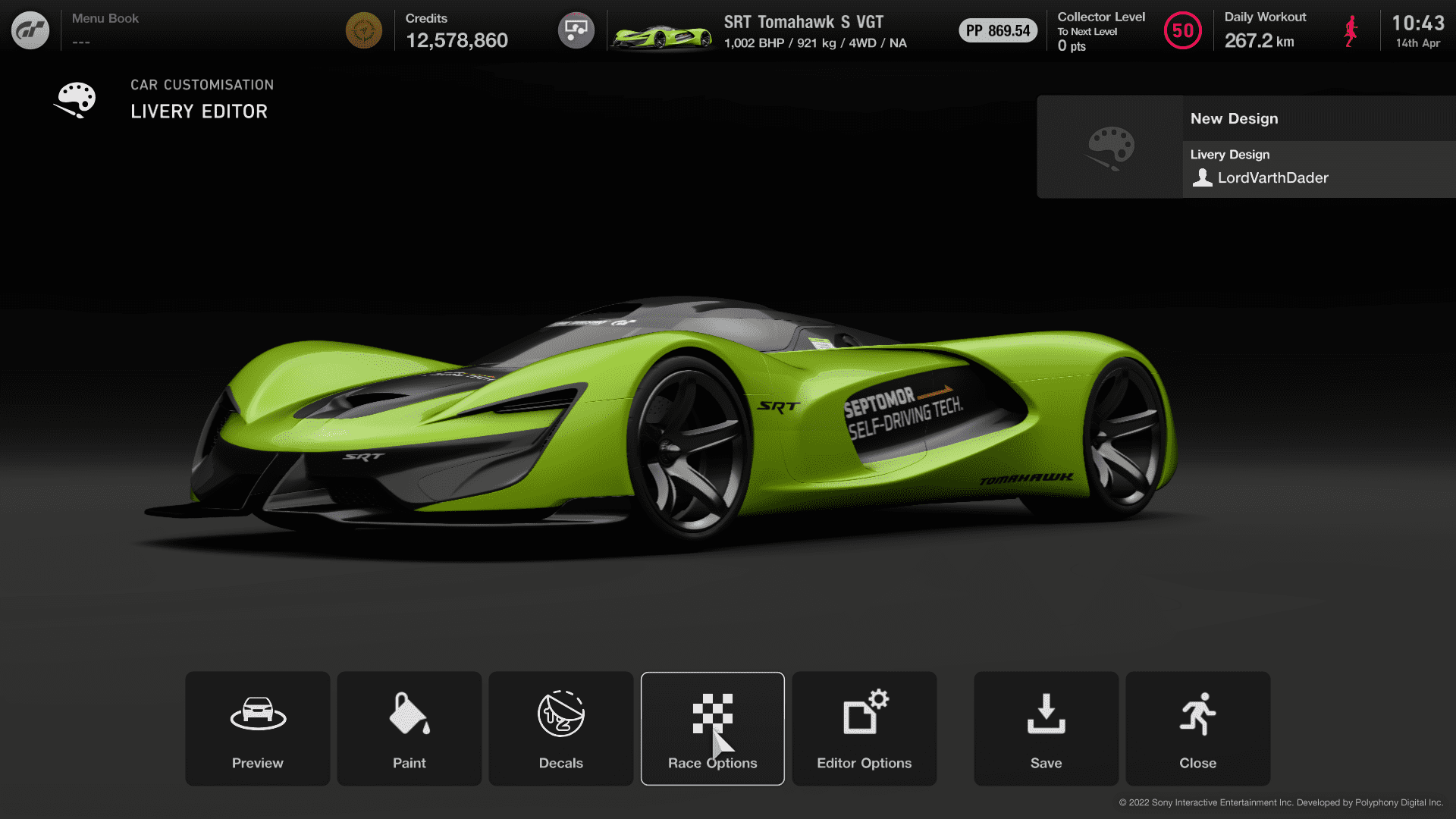1456x819 pixels.
Task: Open the Collector Level 50 badge
Action: click(x=1182, y=31)
